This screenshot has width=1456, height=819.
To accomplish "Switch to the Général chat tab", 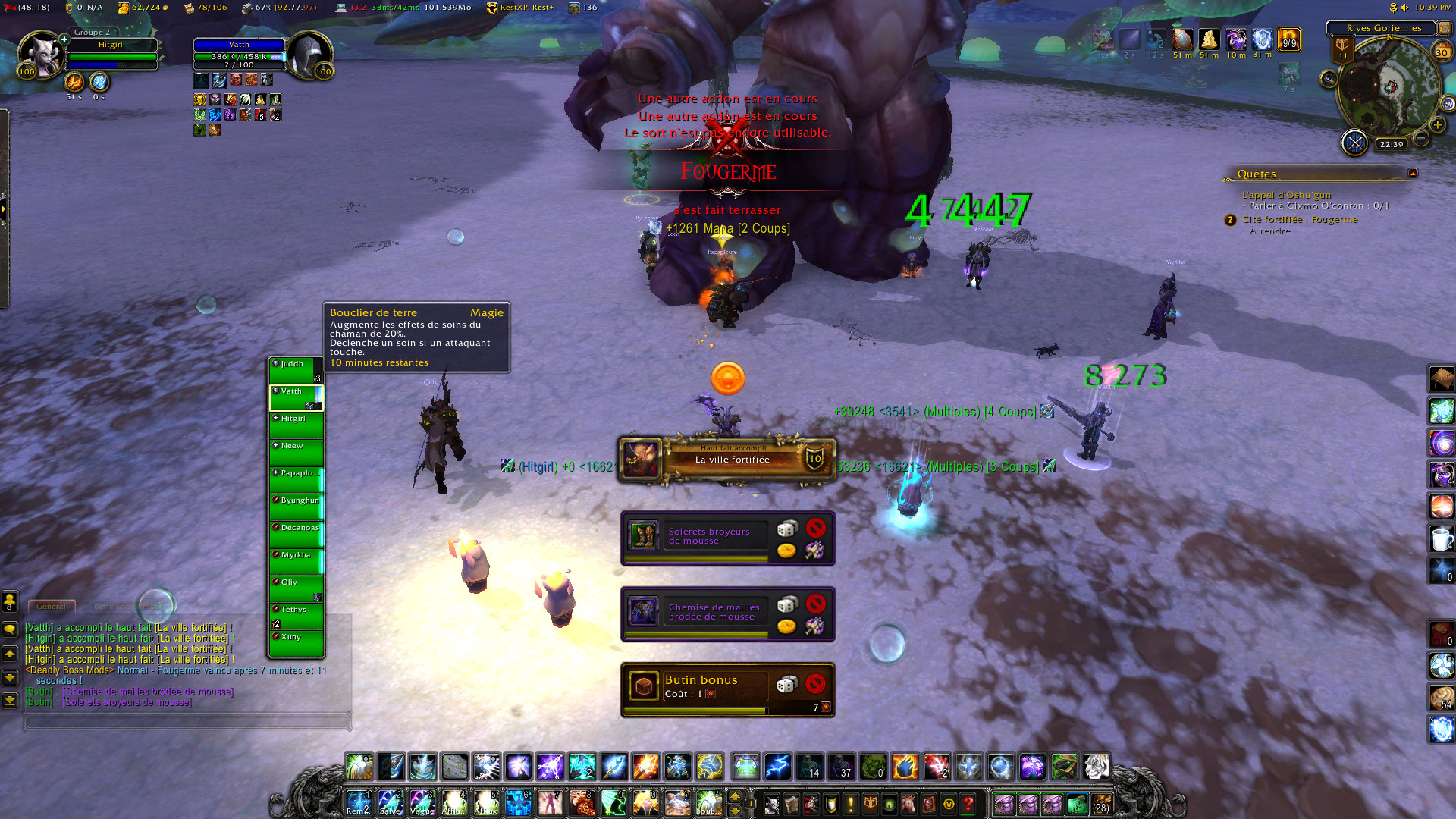I will tap(51, 607).
